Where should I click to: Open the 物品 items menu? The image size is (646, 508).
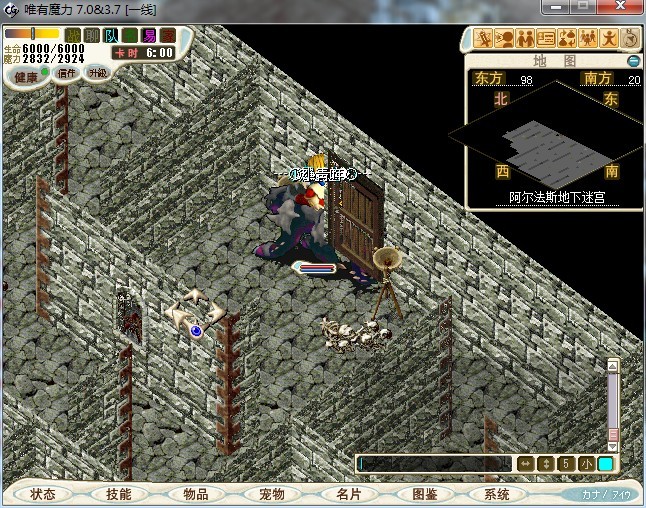click(x=196, y=494)
